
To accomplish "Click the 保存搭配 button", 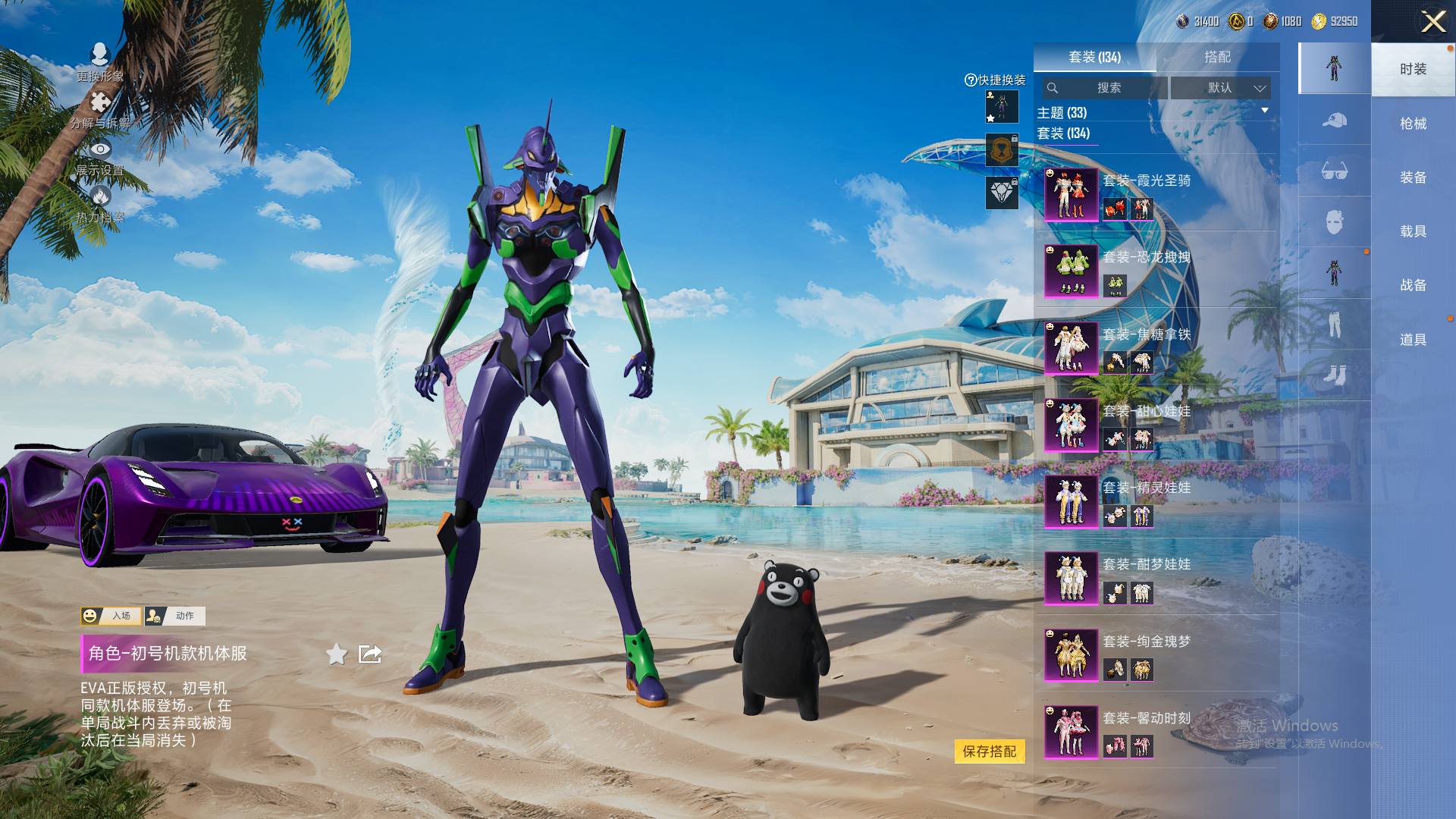I will [x=989, y=752].
